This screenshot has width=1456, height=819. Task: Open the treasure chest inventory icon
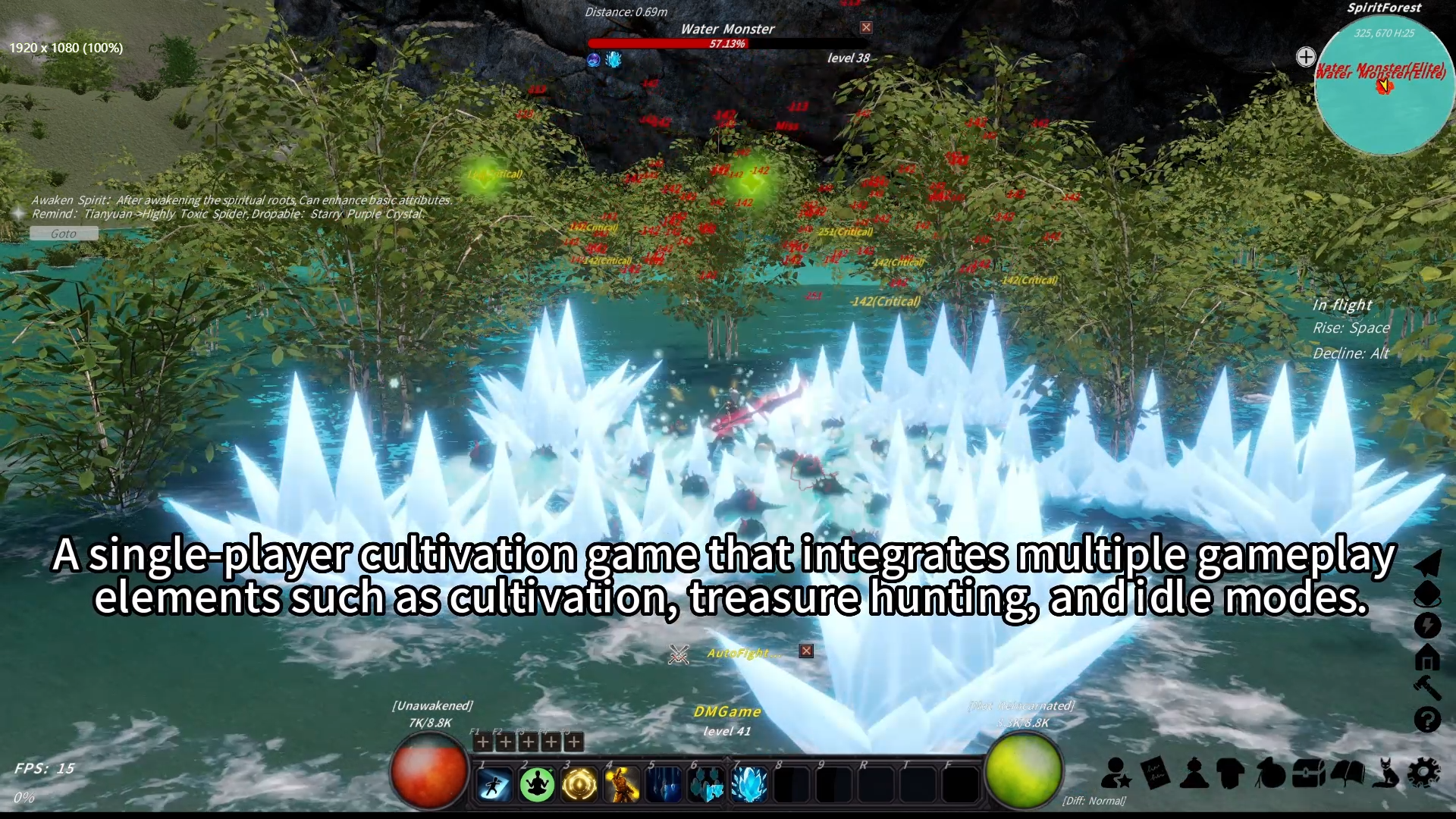tap(1306, 773)
